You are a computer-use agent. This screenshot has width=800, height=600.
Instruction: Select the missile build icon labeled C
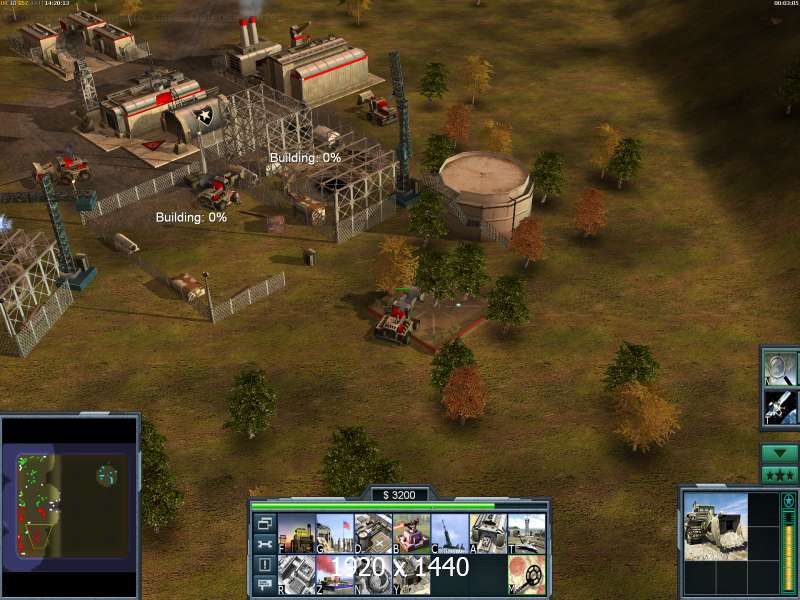[x=449, y=533]
